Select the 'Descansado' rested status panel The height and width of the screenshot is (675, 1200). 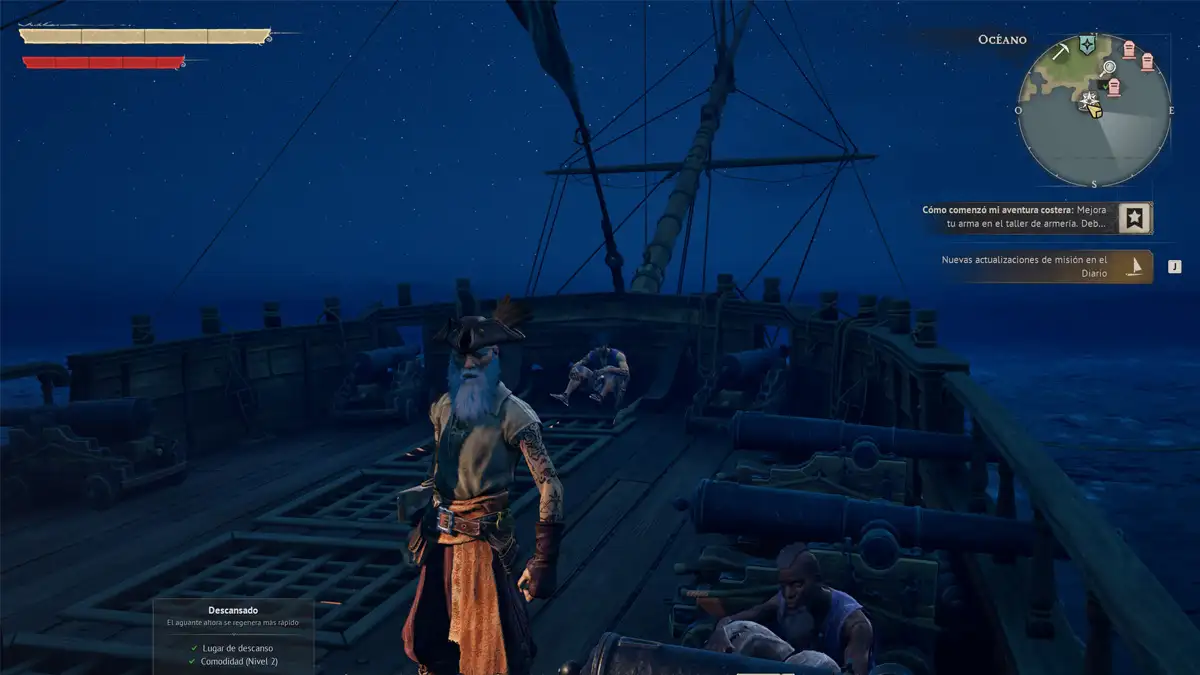coord(233,635)
